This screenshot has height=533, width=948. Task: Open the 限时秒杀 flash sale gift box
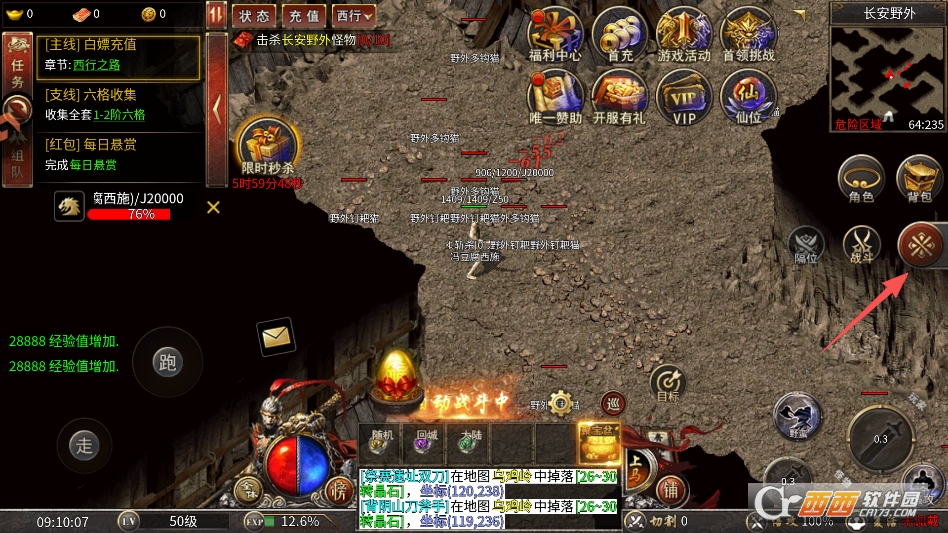[x=265, y=147]
